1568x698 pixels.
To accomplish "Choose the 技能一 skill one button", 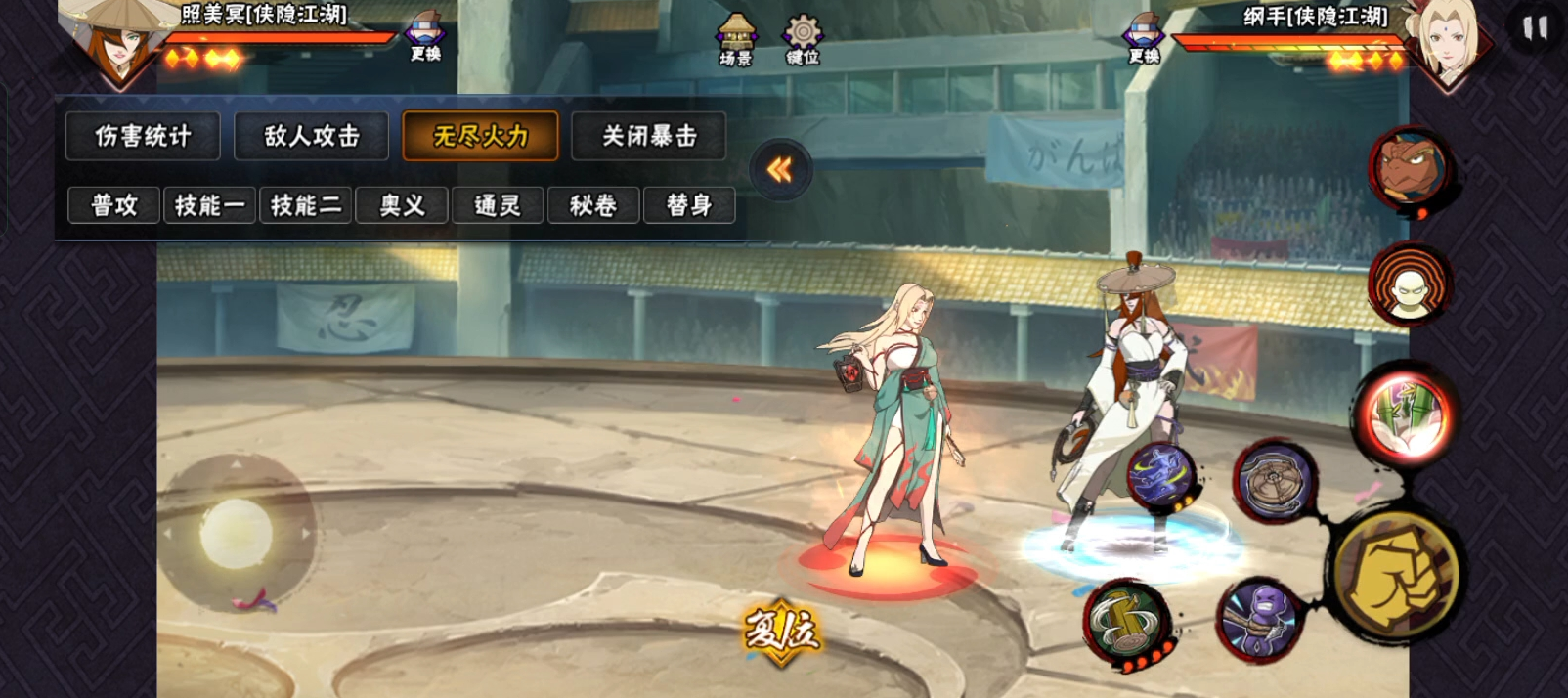I will pyautogui.click(x=209, y=205).
